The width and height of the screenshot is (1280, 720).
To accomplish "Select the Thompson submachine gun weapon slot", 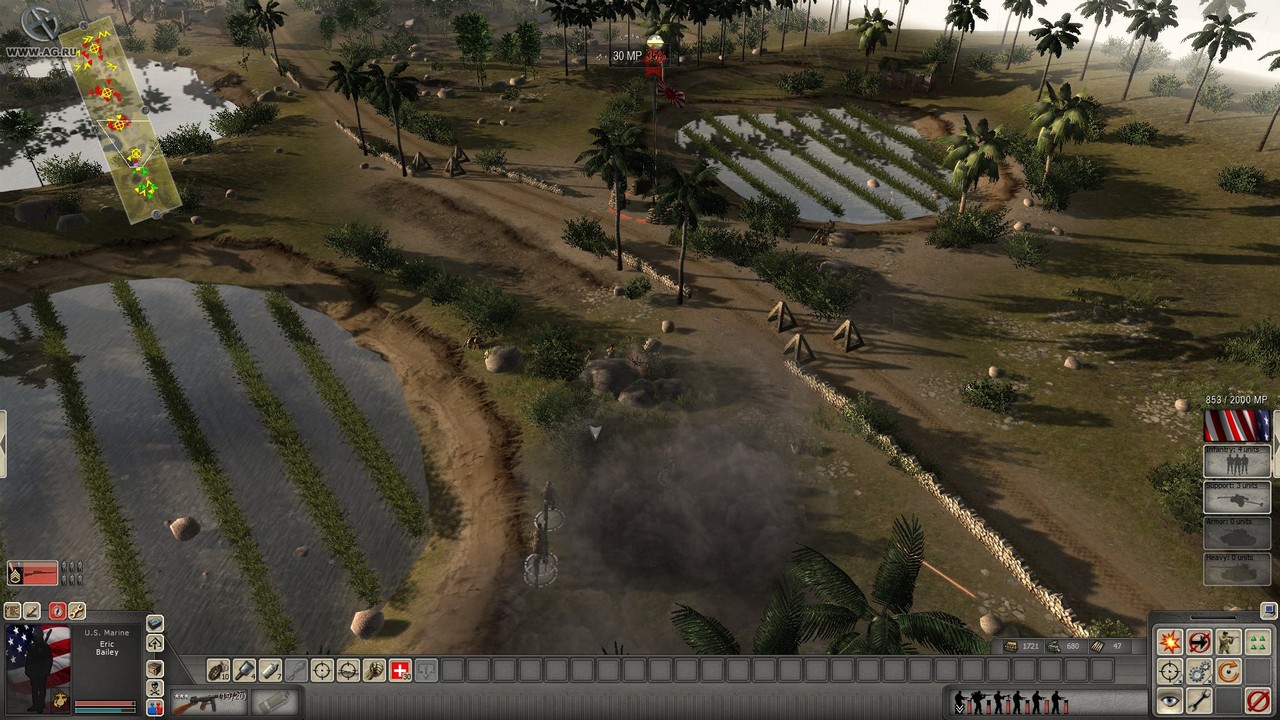I will [x=208, y=702].
